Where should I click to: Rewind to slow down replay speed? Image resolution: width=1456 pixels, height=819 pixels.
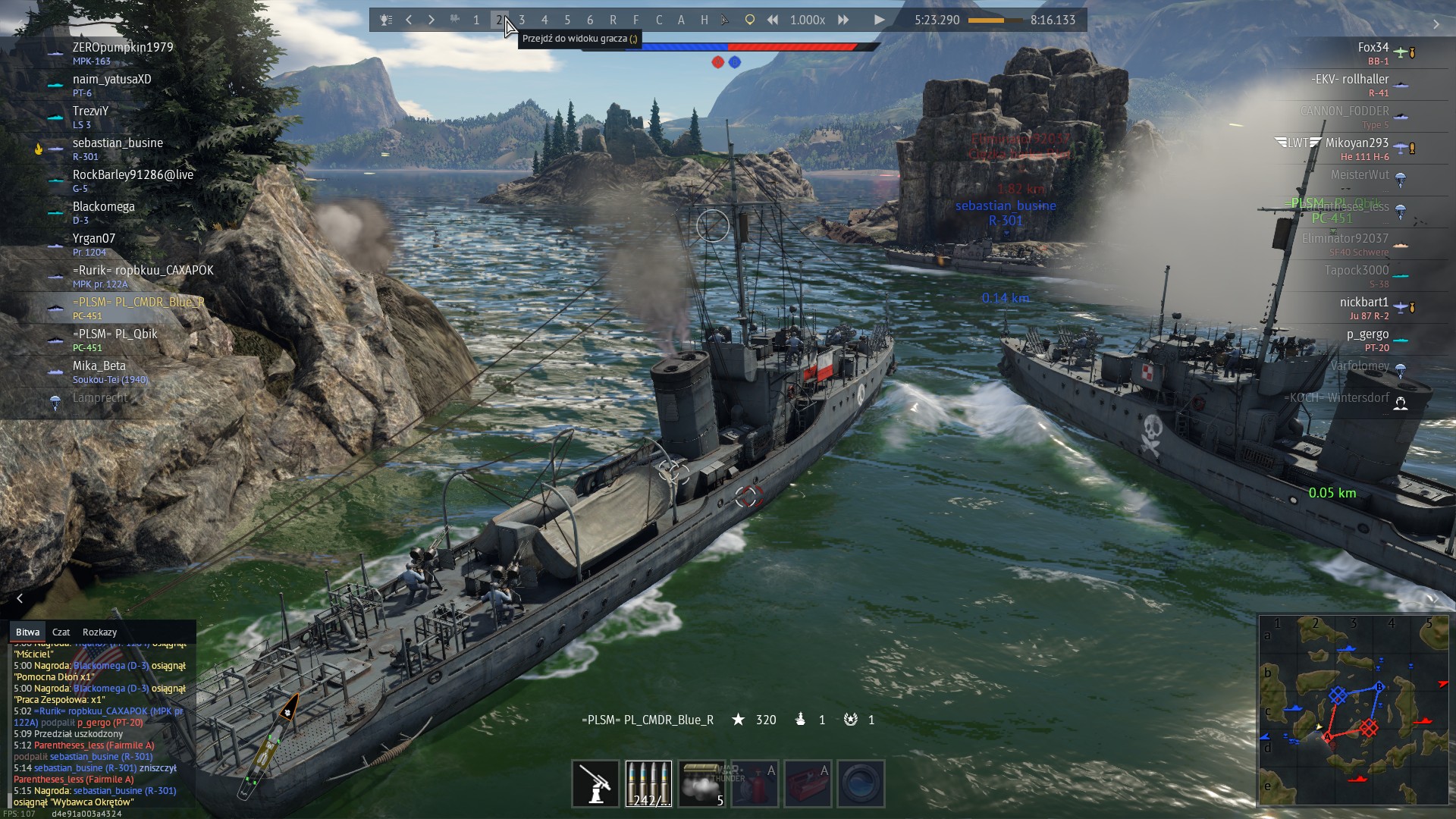coord(773,20)
